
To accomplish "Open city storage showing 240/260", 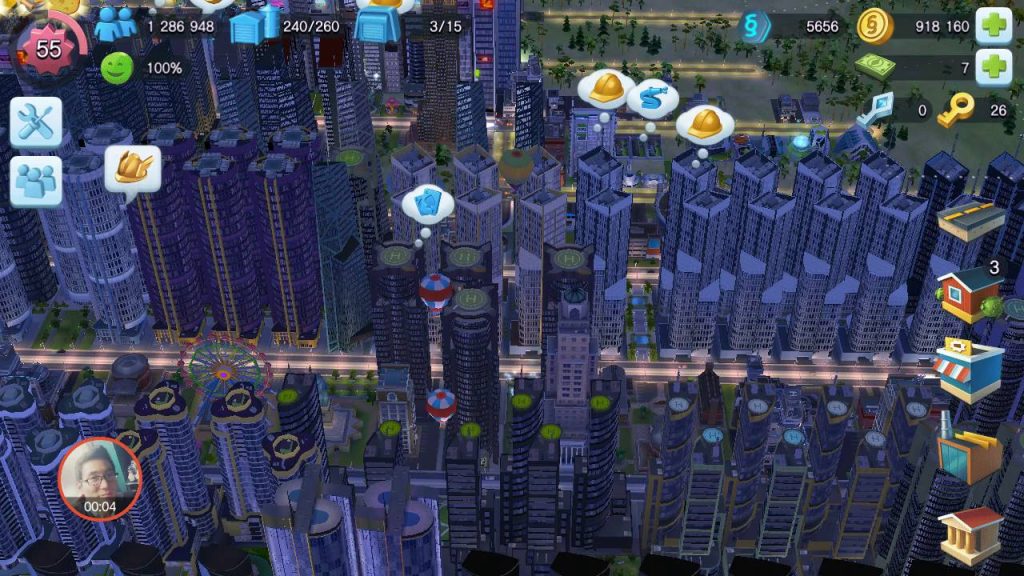I will pyautogui.click(x=252, y=26).
